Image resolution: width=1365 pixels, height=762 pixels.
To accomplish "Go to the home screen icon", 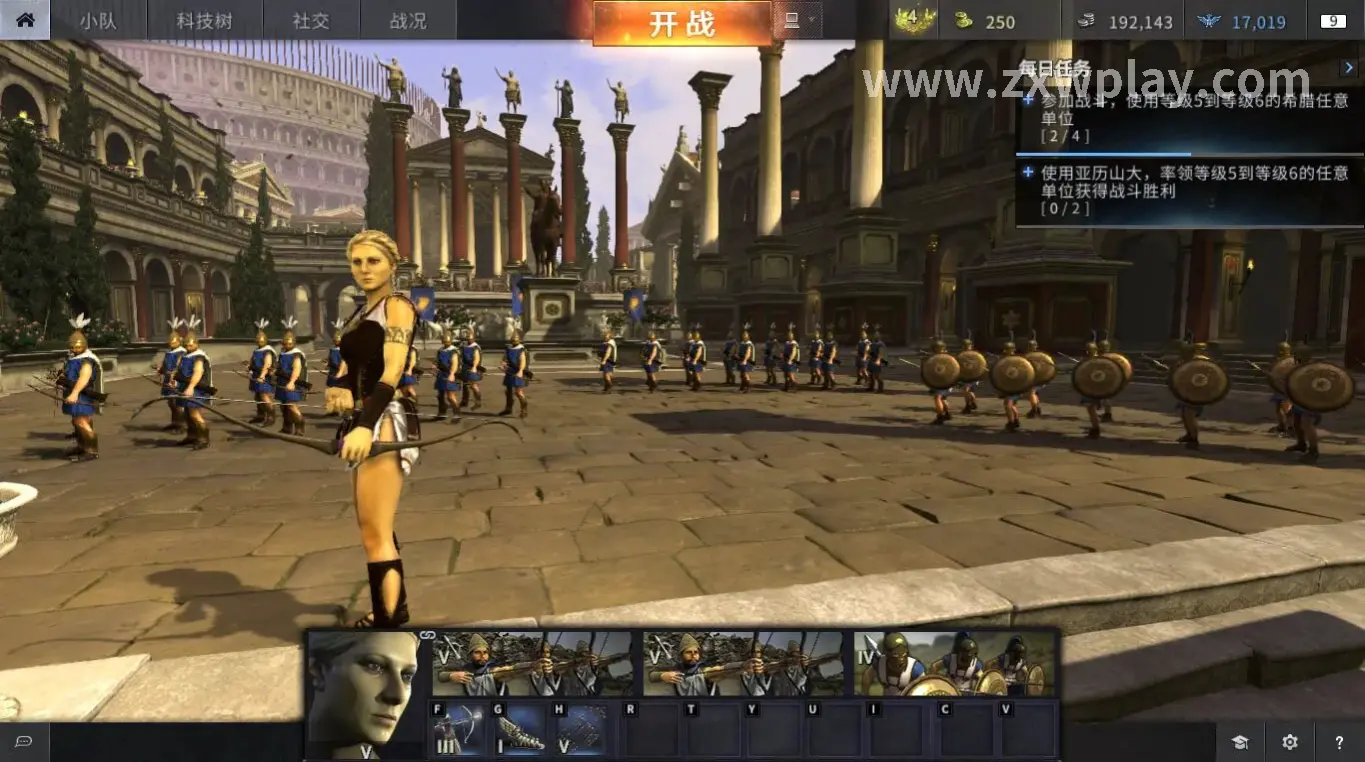I will (x=25, y=20).
